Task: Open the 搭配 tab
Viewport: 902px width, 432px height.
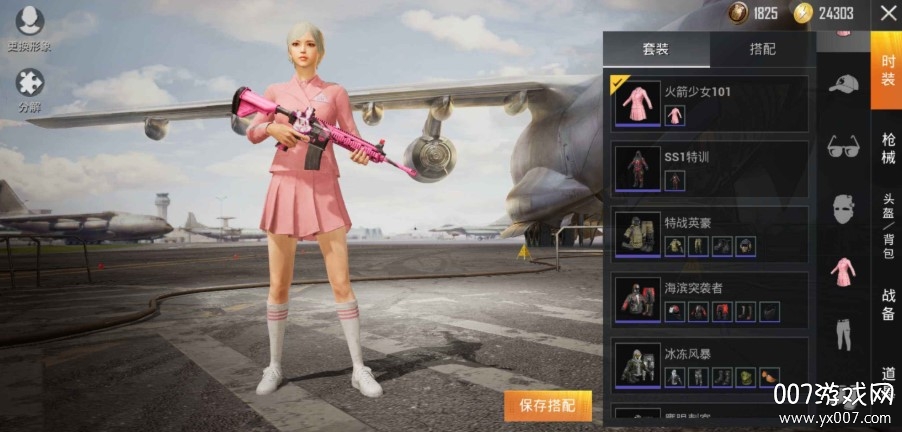Action: [x=762, y=49]
